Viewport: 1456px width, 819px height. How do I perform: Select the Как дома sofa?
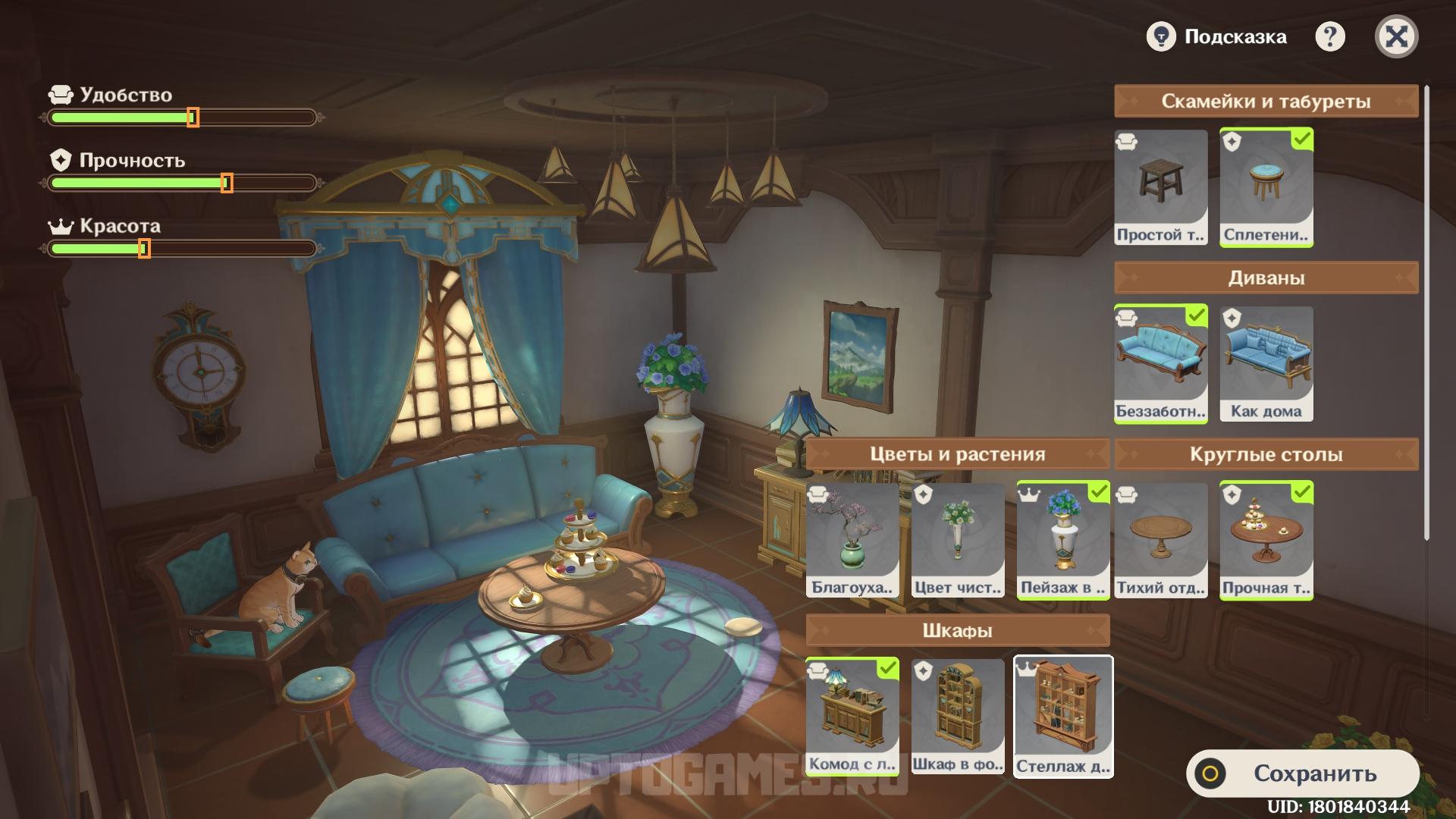(1266, 363)
